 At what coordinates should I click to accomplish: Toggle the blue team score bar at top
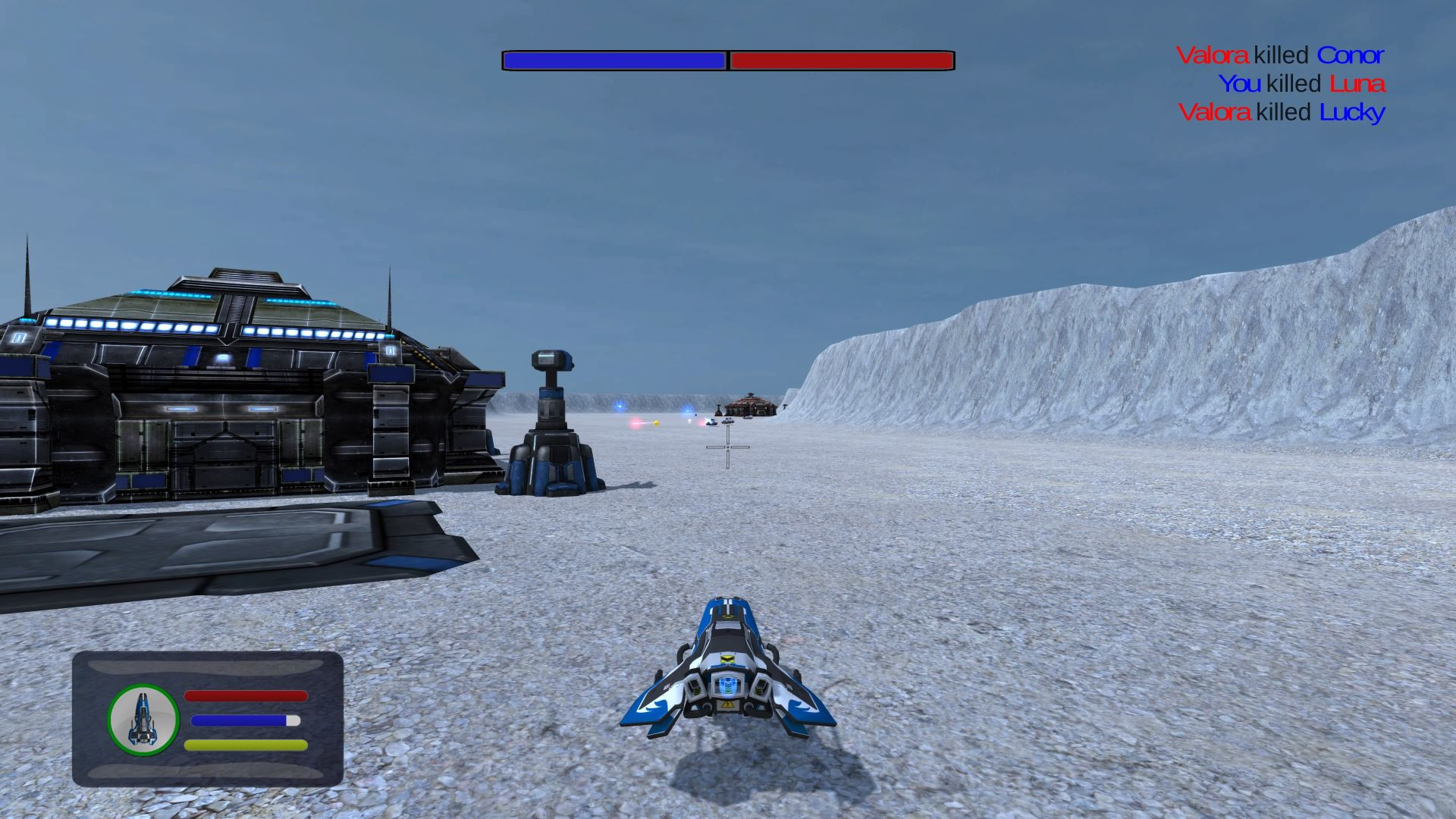tap(614, 58)
